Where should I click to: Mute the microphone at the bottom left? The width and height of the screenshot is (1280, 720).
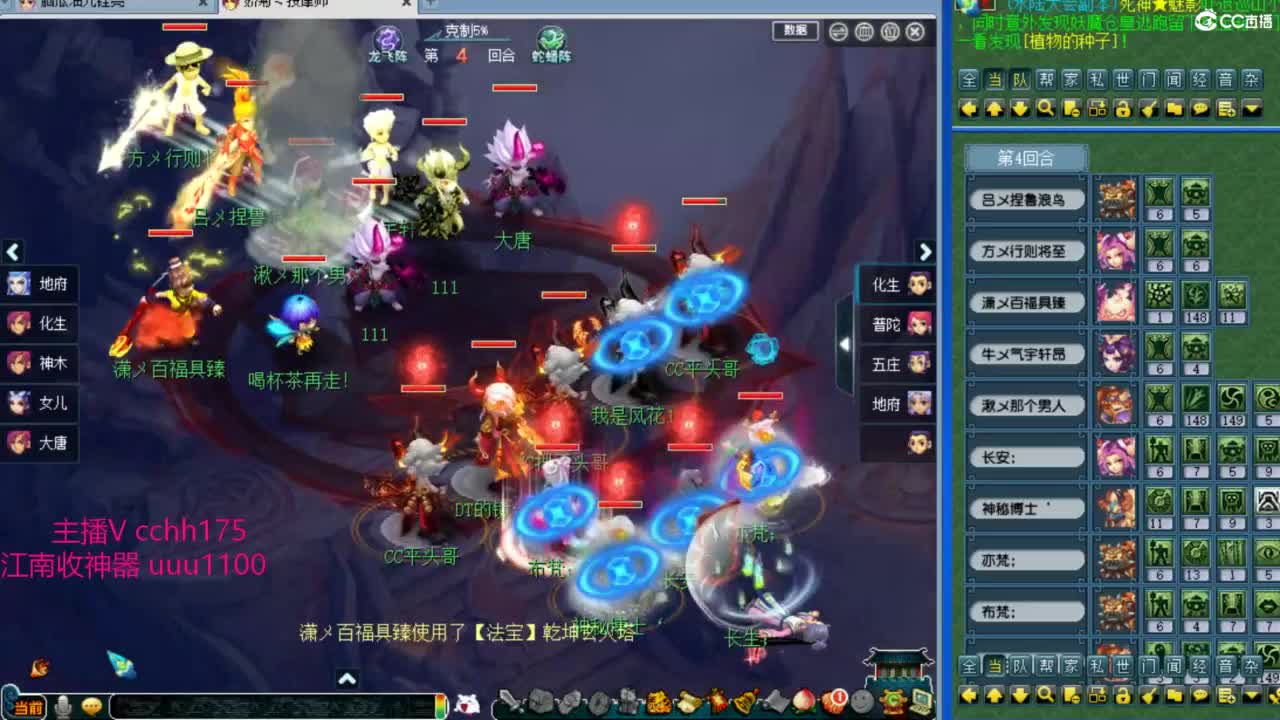click(62, 703)
